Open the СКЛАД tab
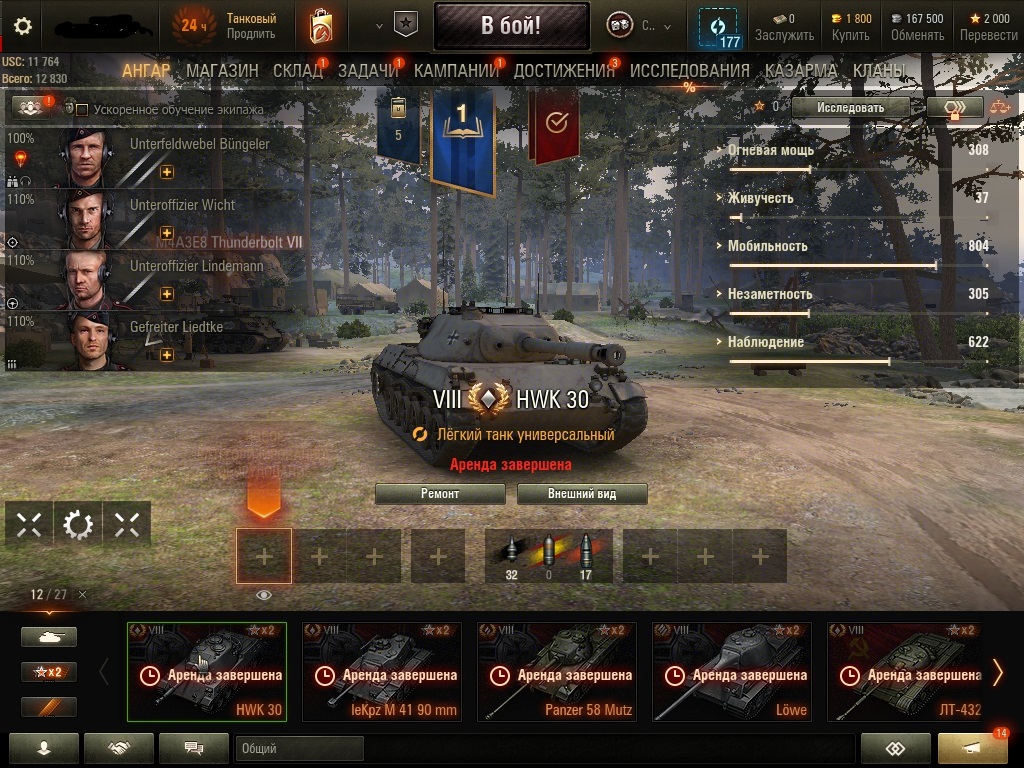This screenshot has height=768, width=1024. click(297, 71)
